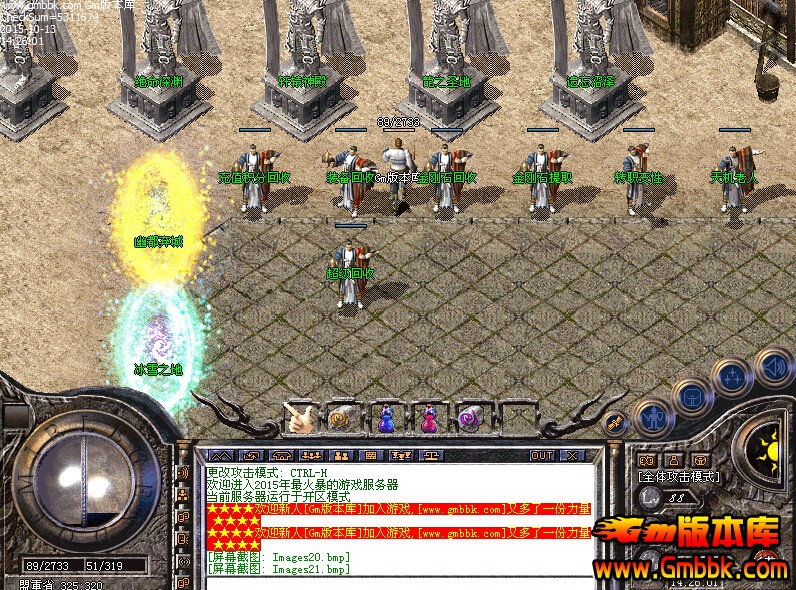Use the gold spiral scroll in the belt
Screen dimensions: 796x590
pyautogui.click(x=340, y=417)
